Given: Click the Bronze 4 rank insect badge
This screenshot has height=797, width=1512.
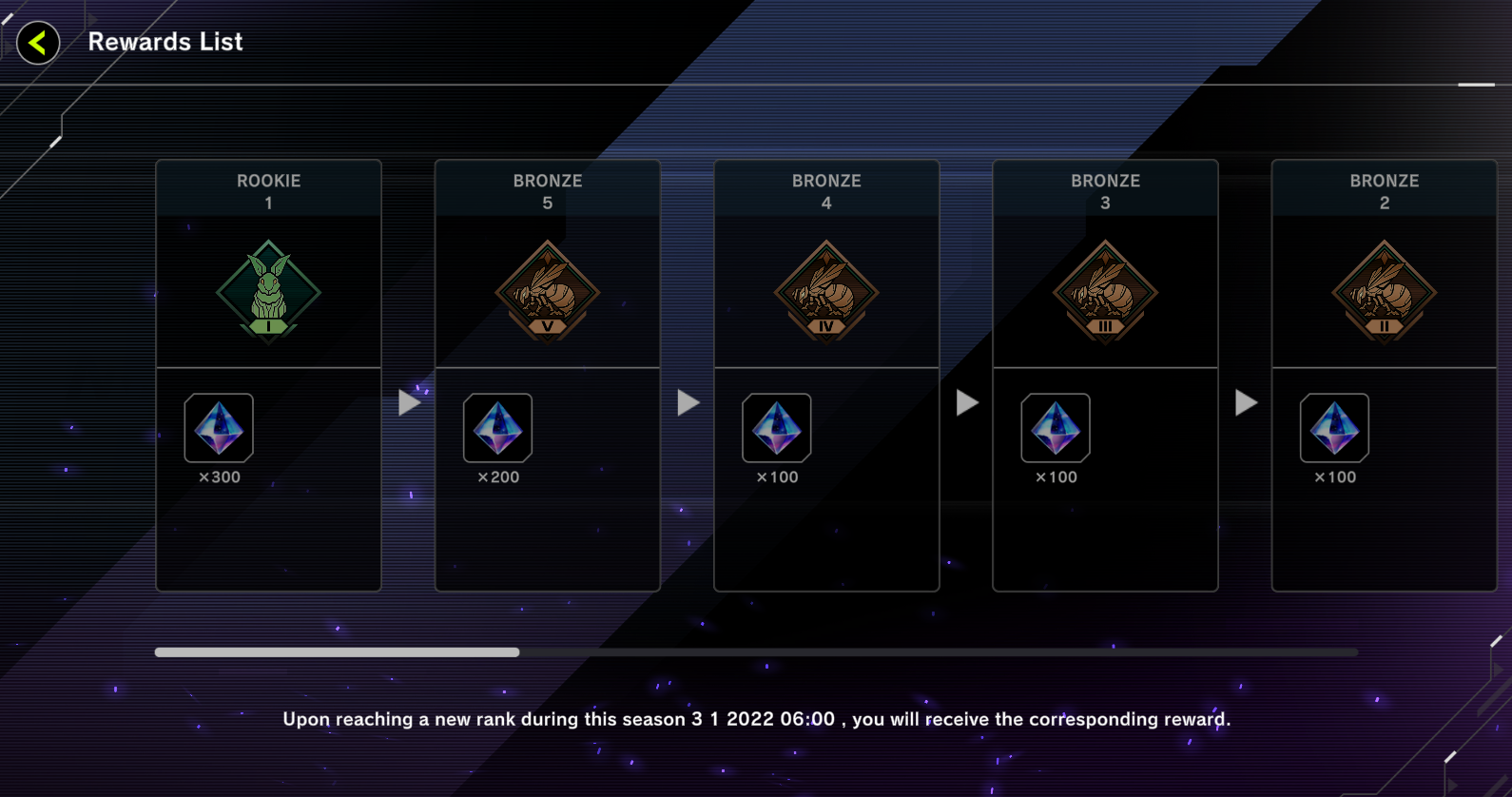Looking at the screenshot, I should (825, 292).
